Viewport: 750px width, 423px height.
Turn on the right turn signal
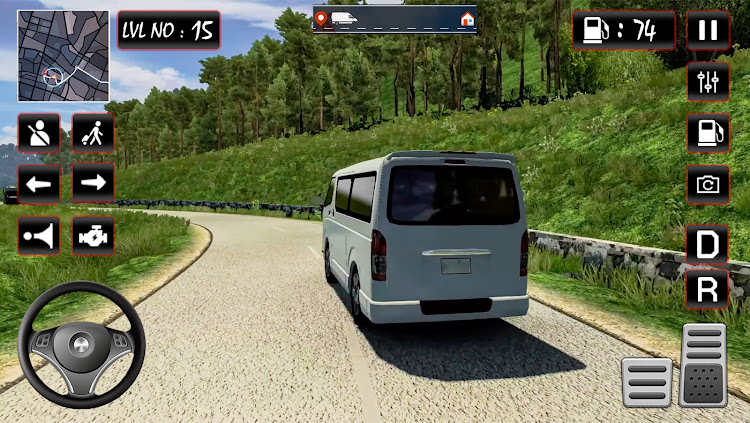93,184
